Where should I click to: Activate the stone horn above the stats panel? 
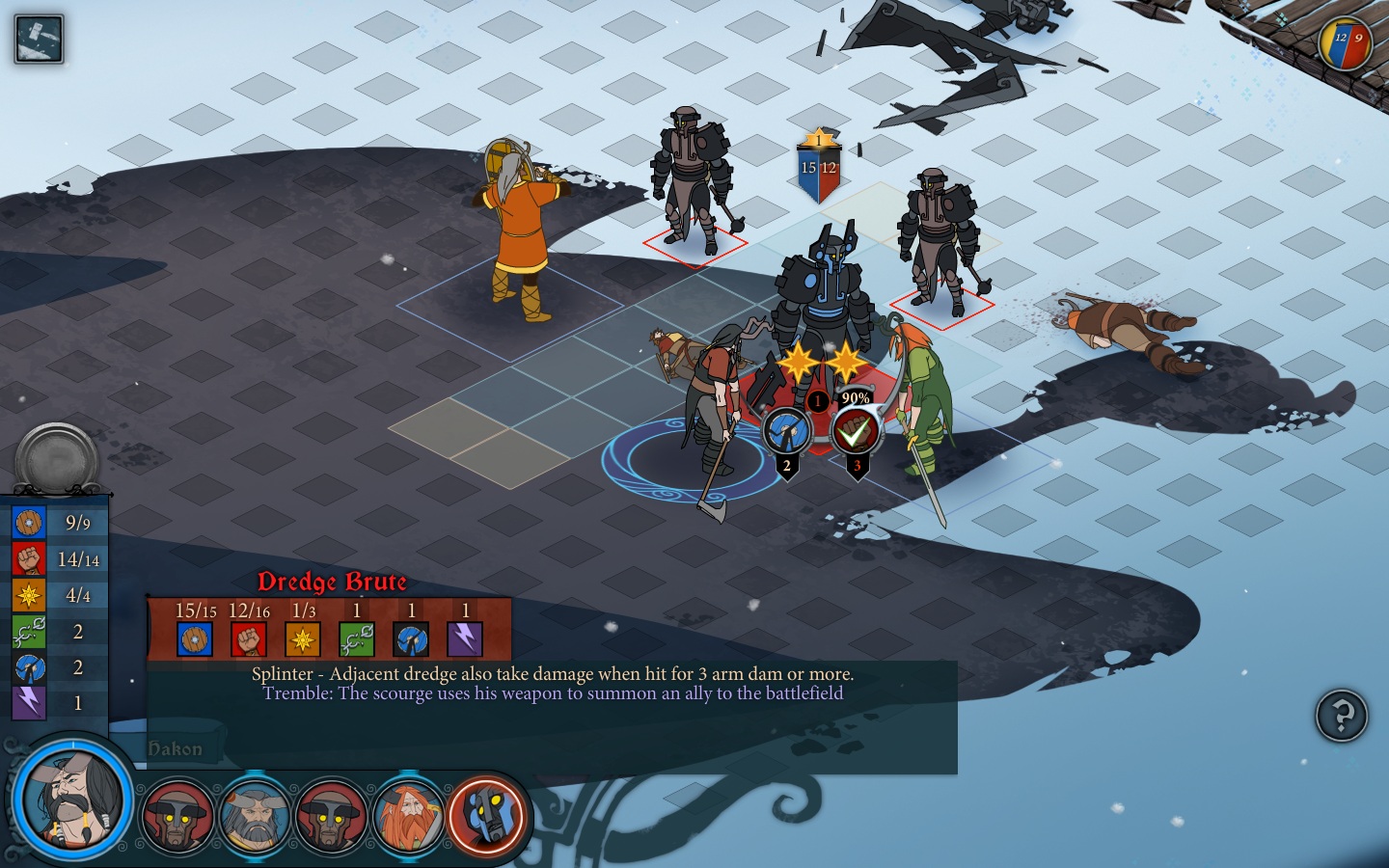(x=57, y=457)
